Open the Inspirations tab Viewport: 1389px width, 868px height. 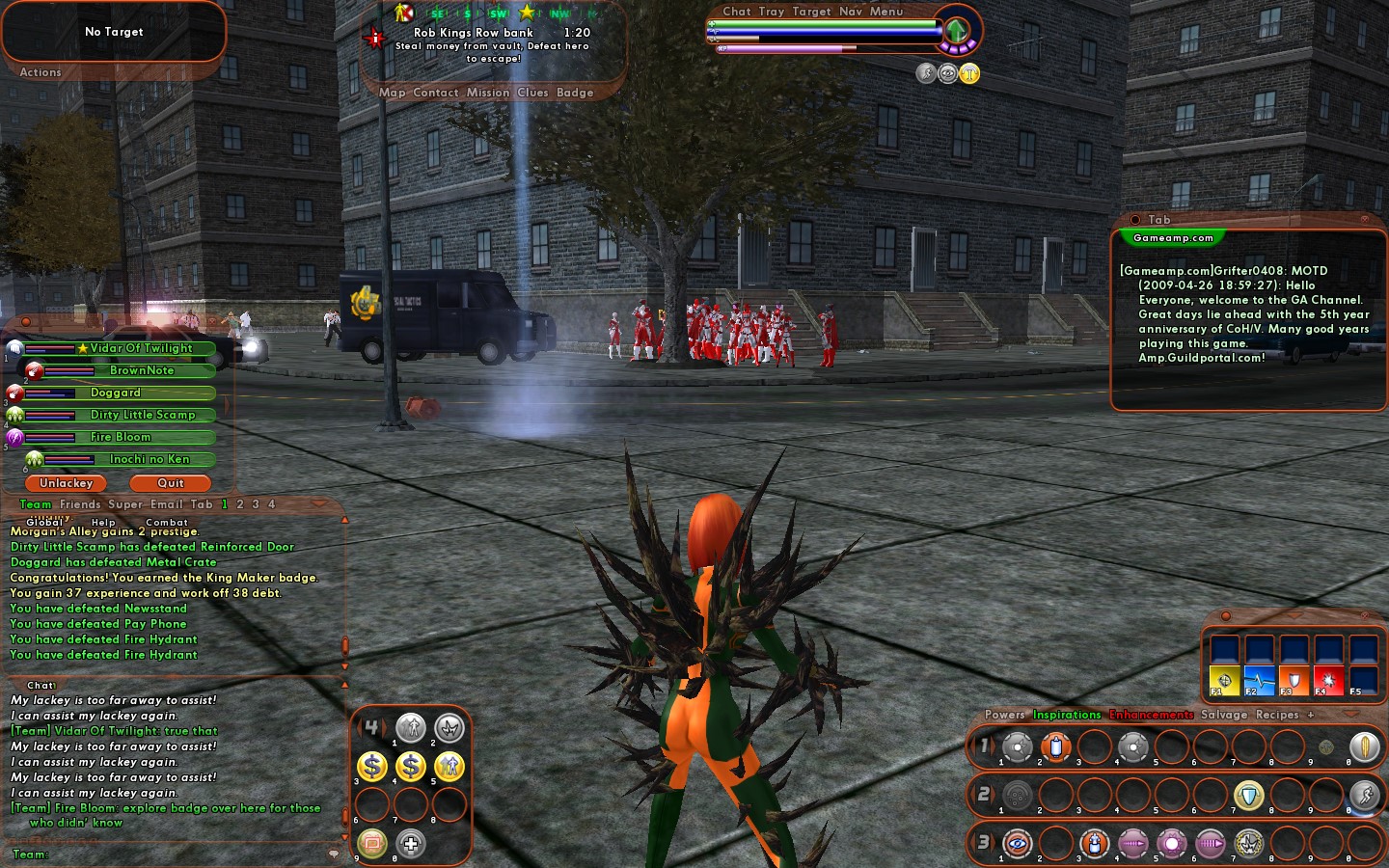pos(1067,715)
